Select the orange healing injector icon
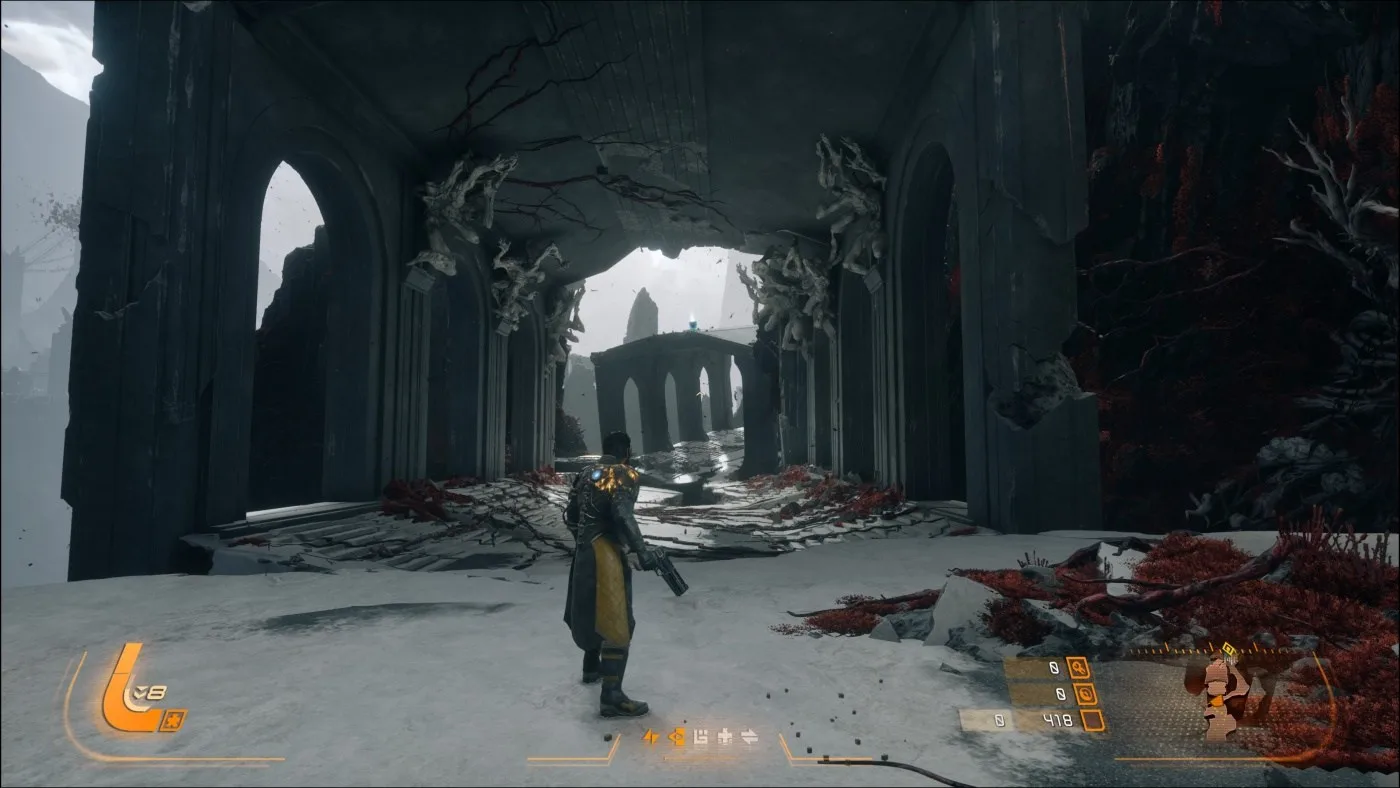Image resolution: width=1400 pixels, height=788 pixels. (126, 688)
